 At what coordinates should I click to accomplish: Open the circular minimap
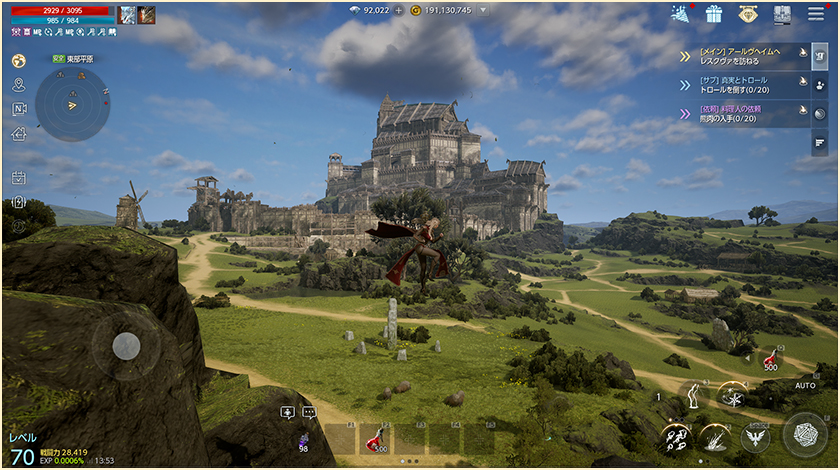click(x=72, y=104)
